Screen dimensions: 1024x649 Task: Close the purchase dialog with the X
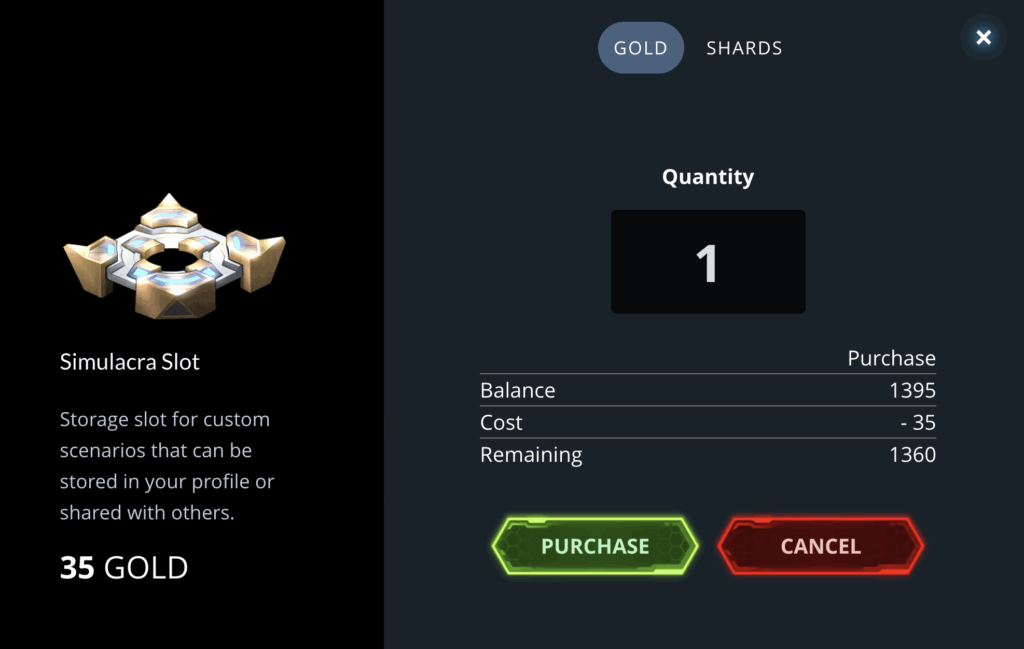pyautogui.click(x=984, y=38)
